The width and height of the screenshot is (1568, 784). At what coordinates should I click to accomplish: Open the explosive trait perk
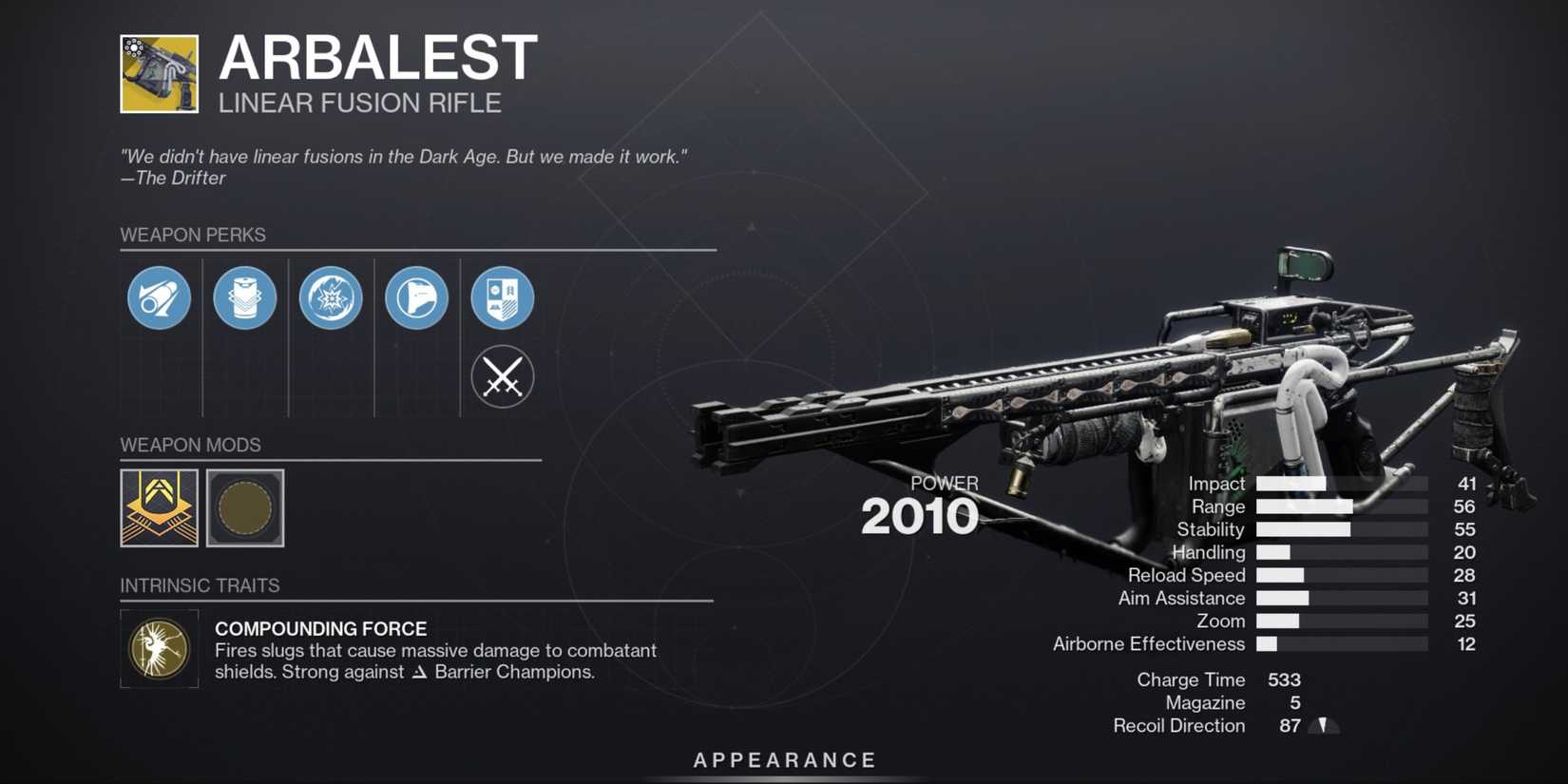[330, 297]
